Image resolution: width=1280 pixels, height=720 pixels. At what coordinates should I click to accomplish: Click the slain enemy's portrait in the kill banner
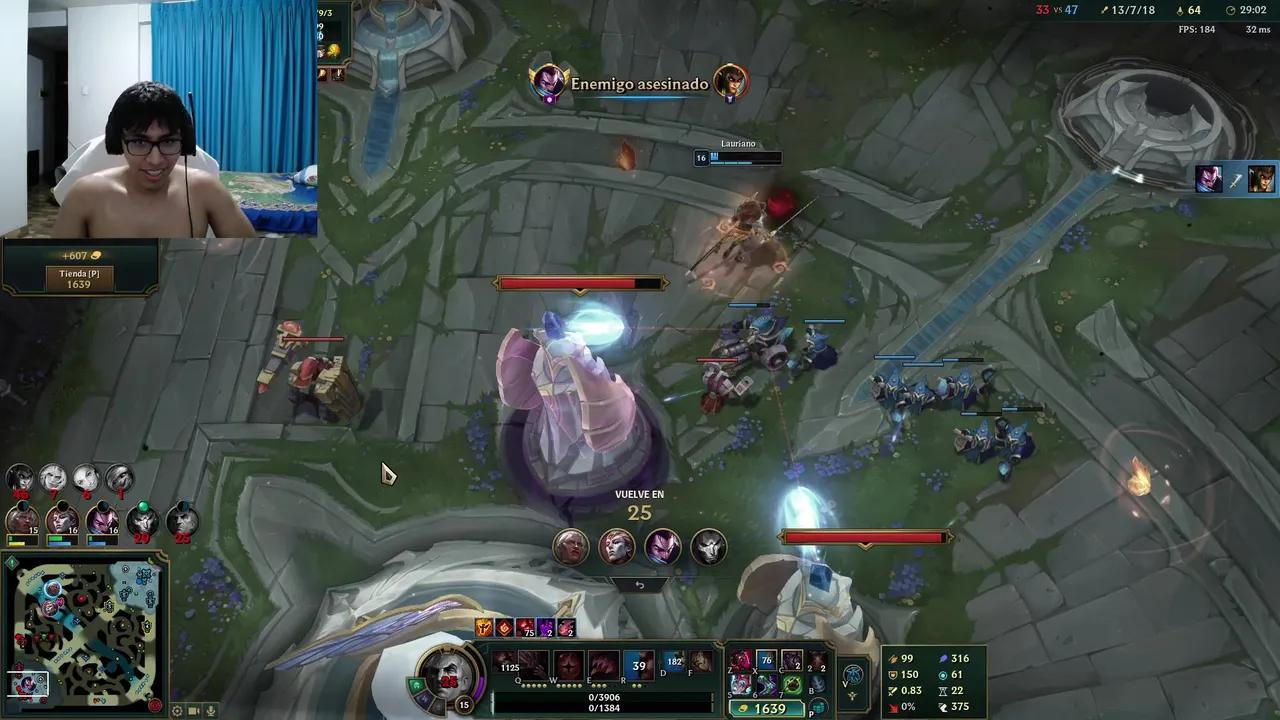pyautogui.click(x=730, y=82)
